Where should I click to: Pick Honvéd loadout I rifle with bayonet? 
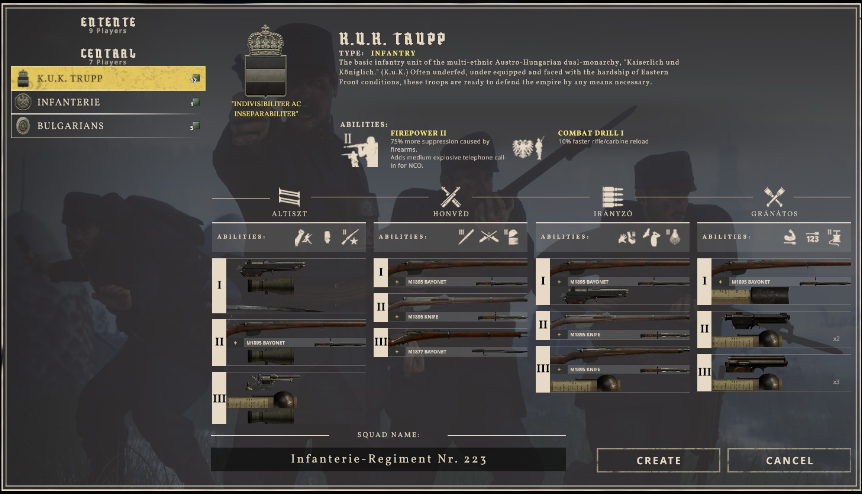(458, 274)
